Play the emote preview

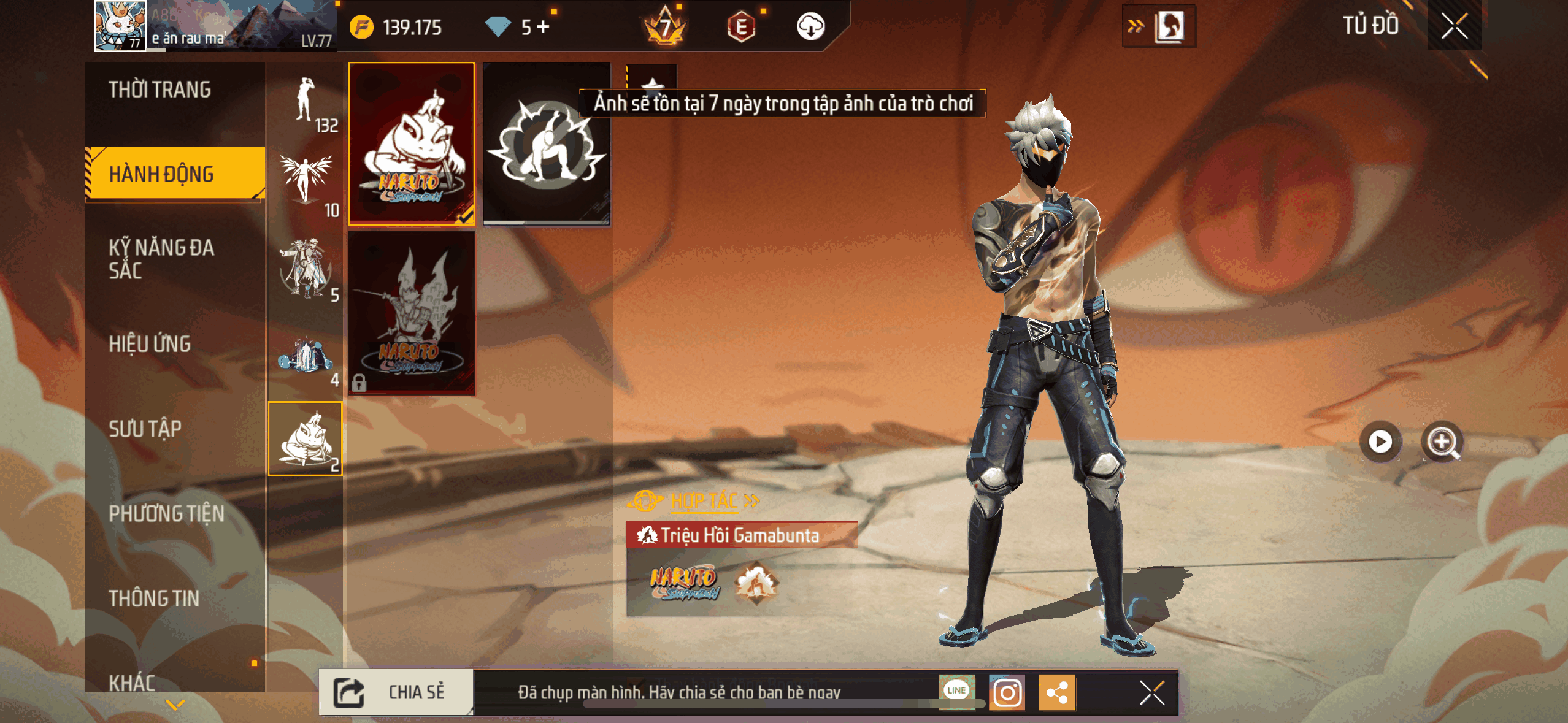click(1380, 442)
